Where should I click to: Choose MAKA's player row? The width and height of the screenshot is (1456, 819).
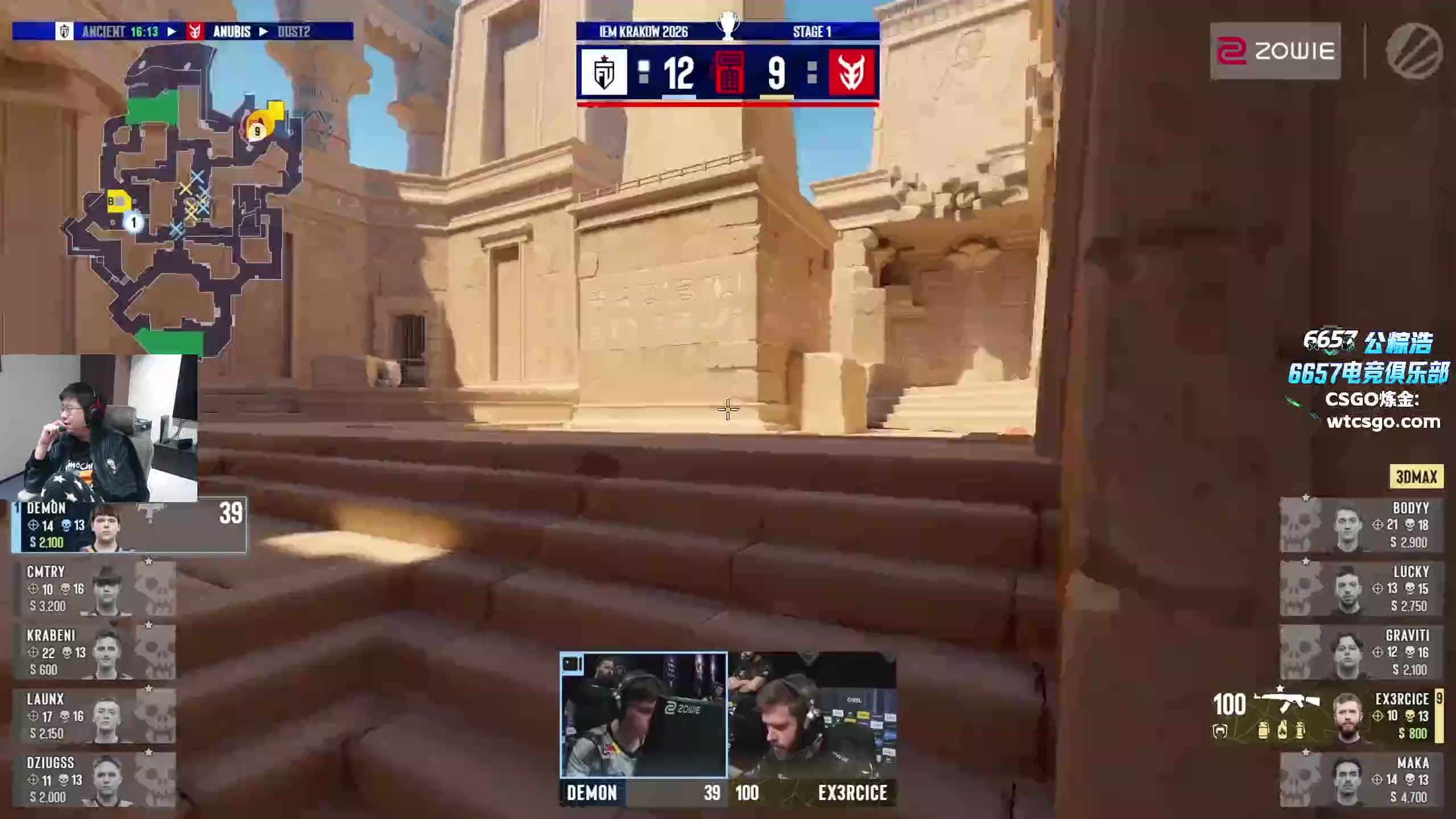1361,780
